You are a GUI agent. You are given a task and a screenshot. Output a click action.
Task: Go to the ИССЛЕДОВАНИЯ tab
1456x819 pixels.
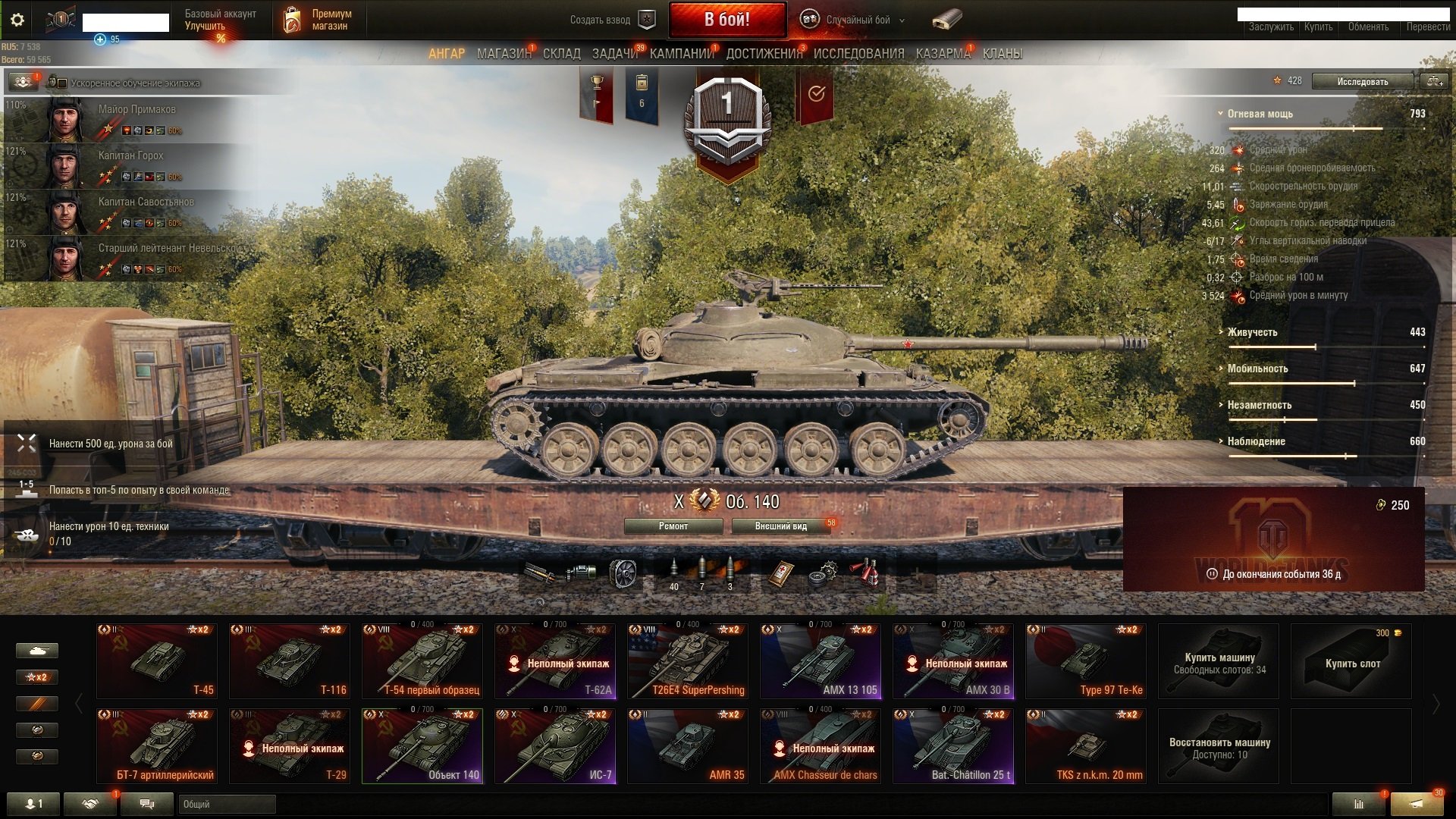point(858,54)
